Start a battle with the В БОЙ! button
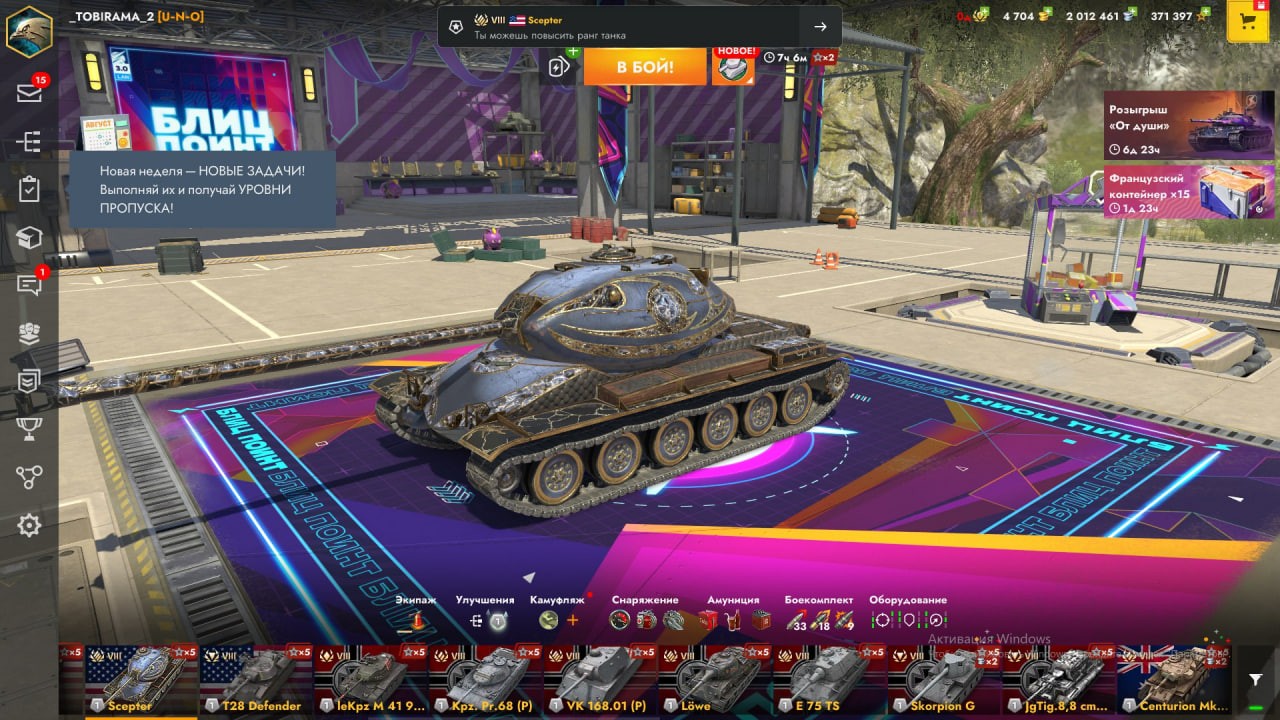This screenshot has height=720, width=1280. 644,67
